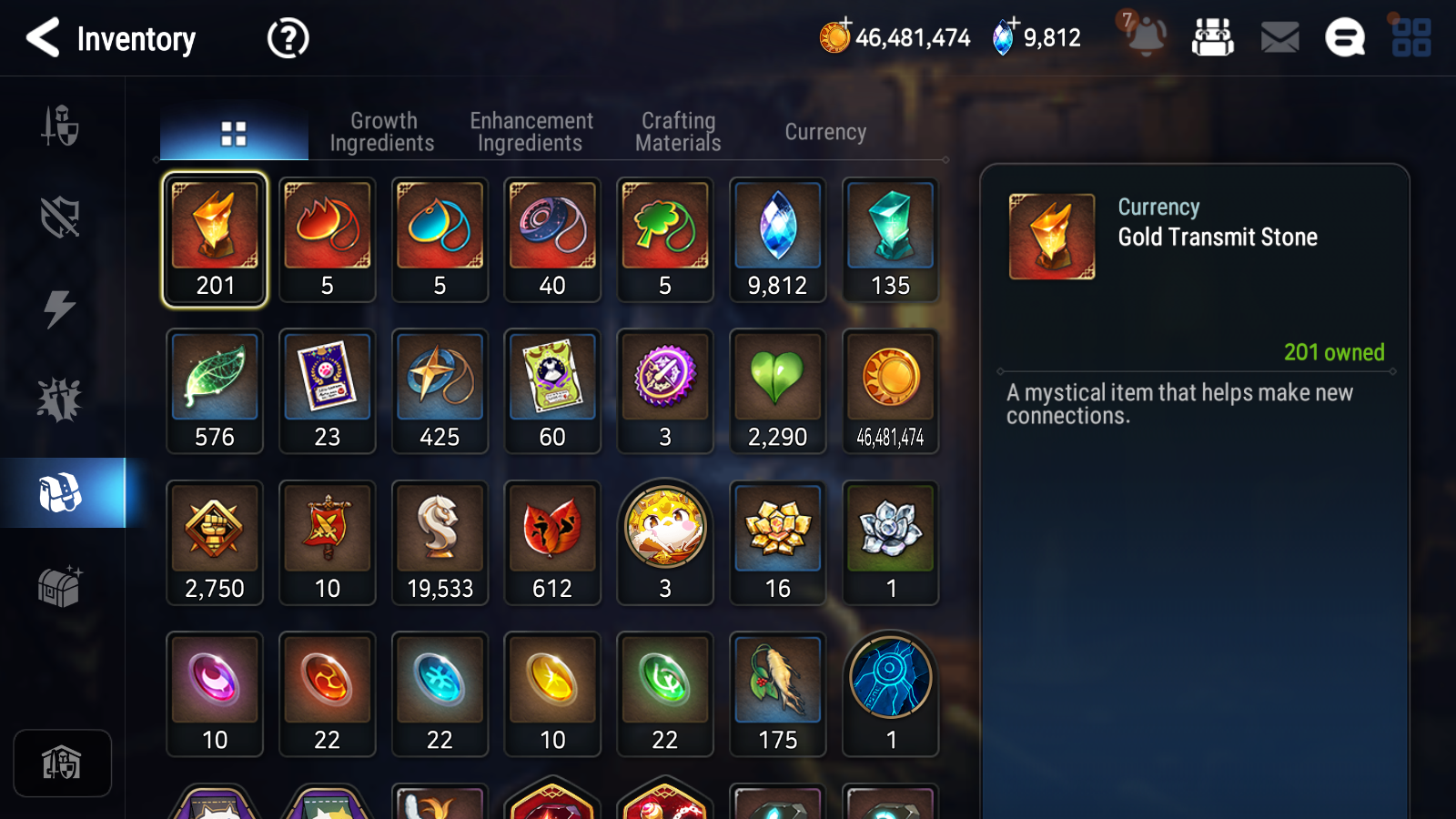Choose the purple rune stone with 10
1456x819 pixels.
tap(215, 693)
